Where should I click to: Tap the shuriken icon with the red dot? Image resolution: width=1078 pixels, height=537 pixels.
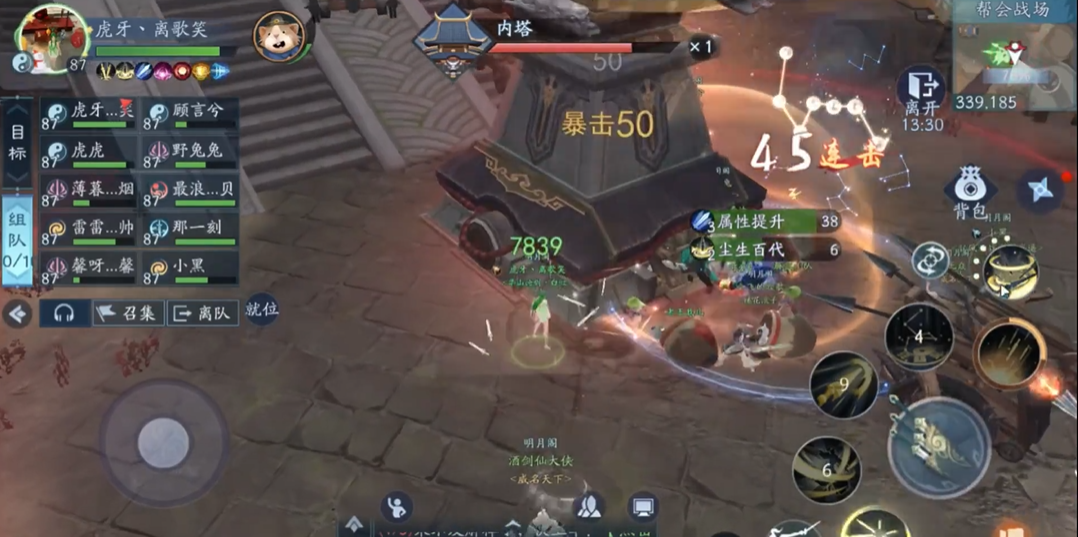1040,190
